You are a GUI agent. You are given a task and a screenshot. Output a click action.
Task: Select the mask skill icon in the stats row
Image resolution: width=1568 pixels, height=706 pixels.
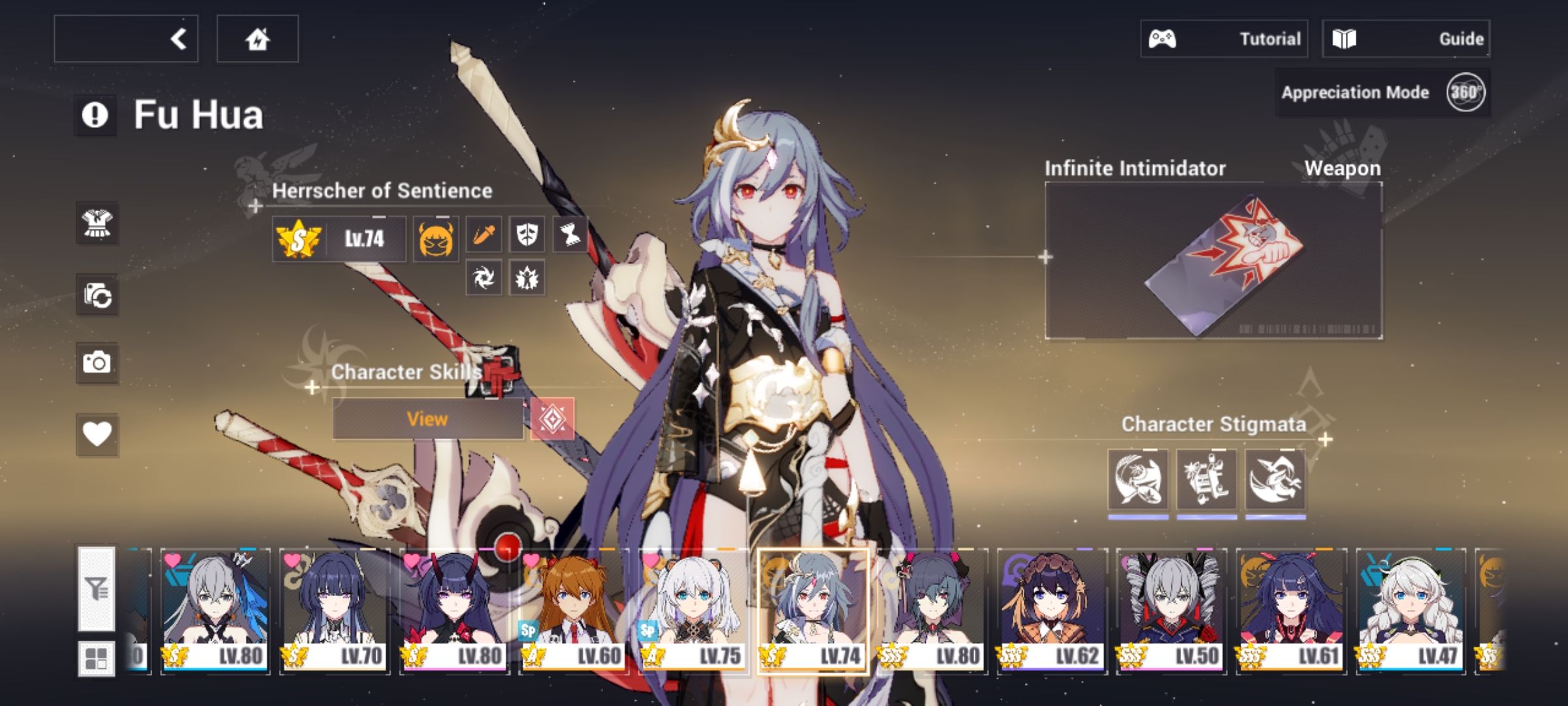(x=529, y=235)
